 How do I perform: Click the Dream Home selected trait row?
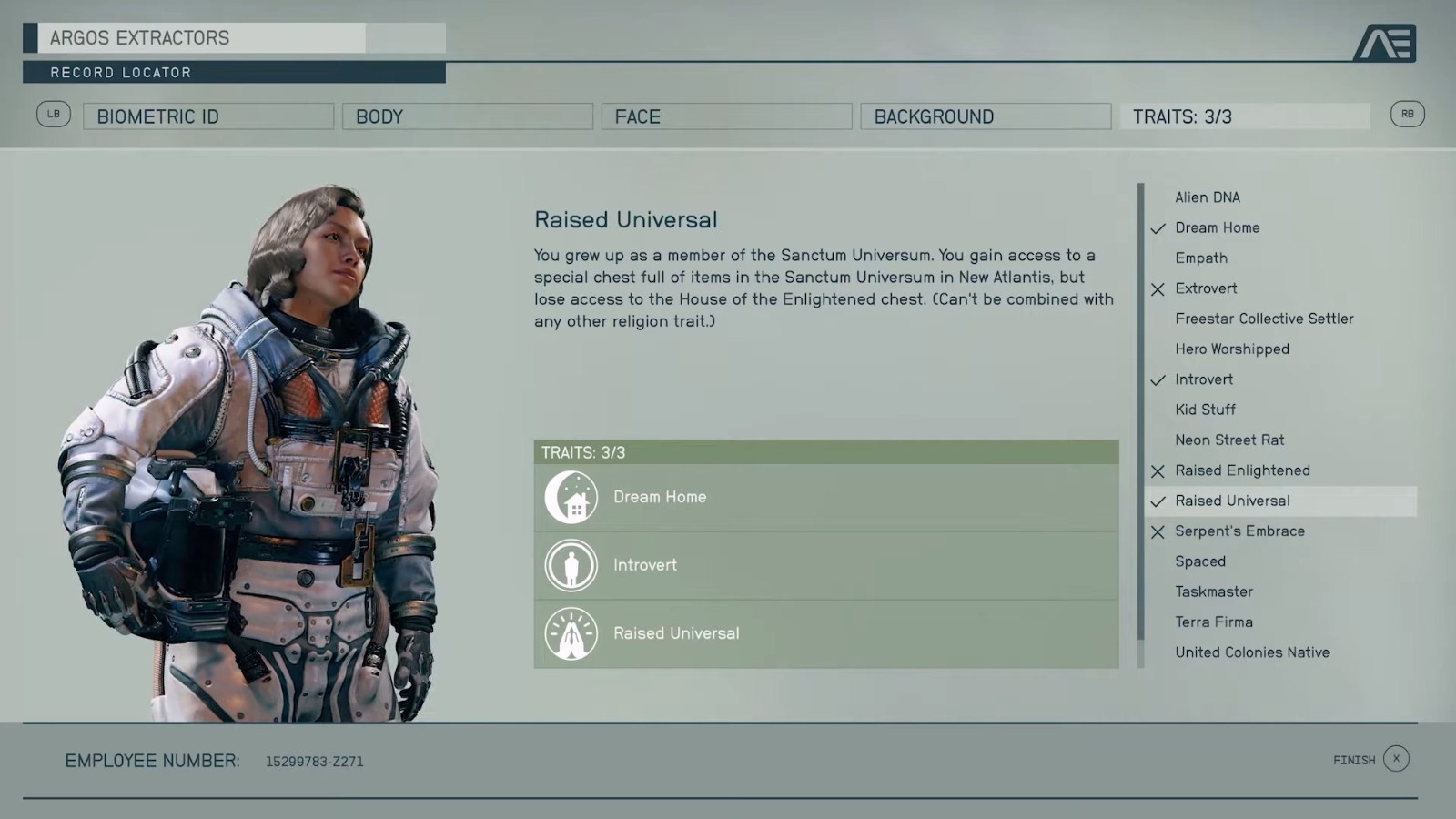coord(825,497)
